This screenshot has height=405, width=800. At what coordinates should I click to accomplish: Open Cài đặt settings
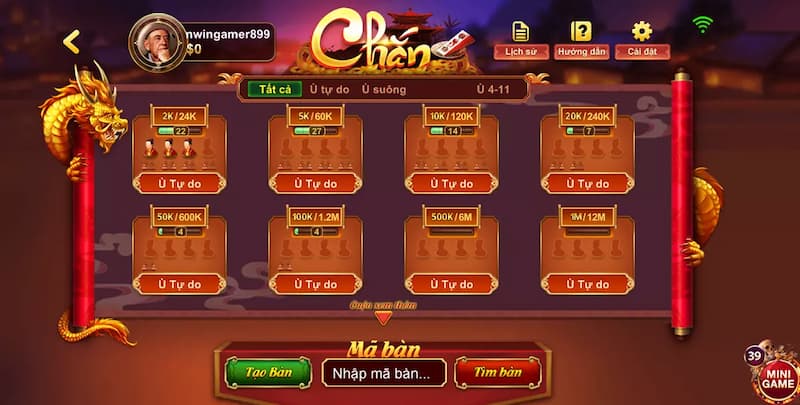(641, 39)
